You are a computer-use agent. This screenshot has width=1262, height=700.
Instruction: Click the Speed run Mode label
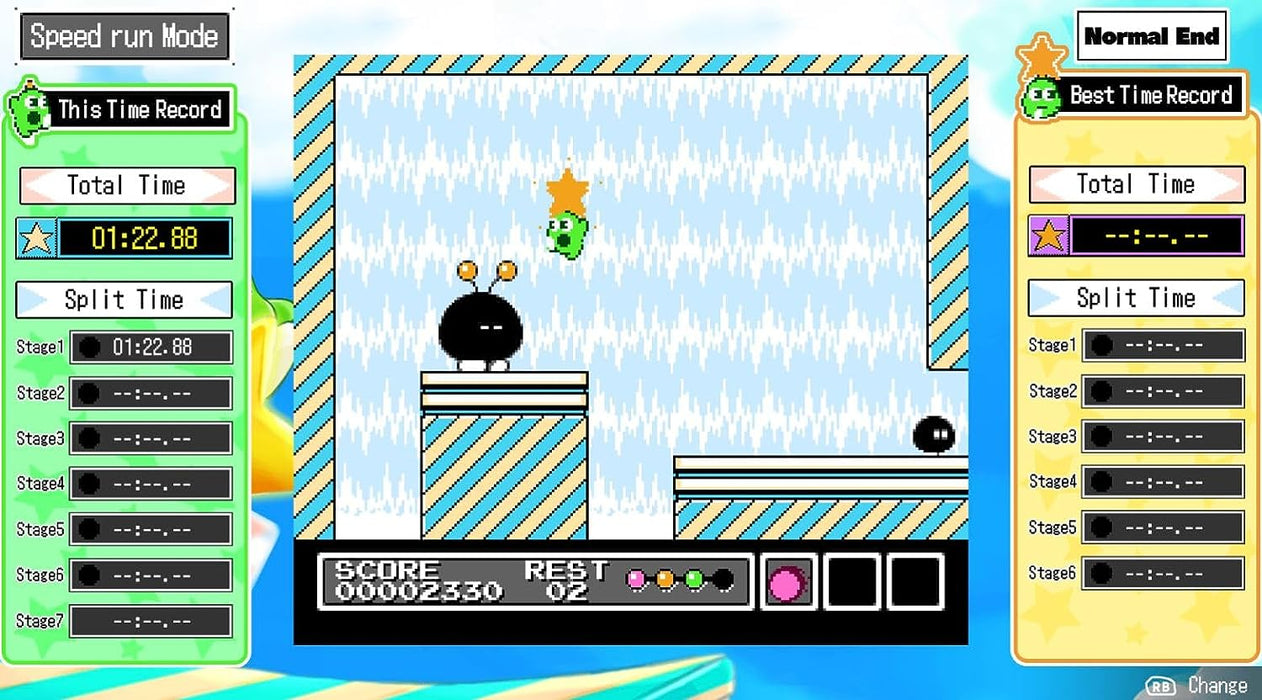point(124,37)
